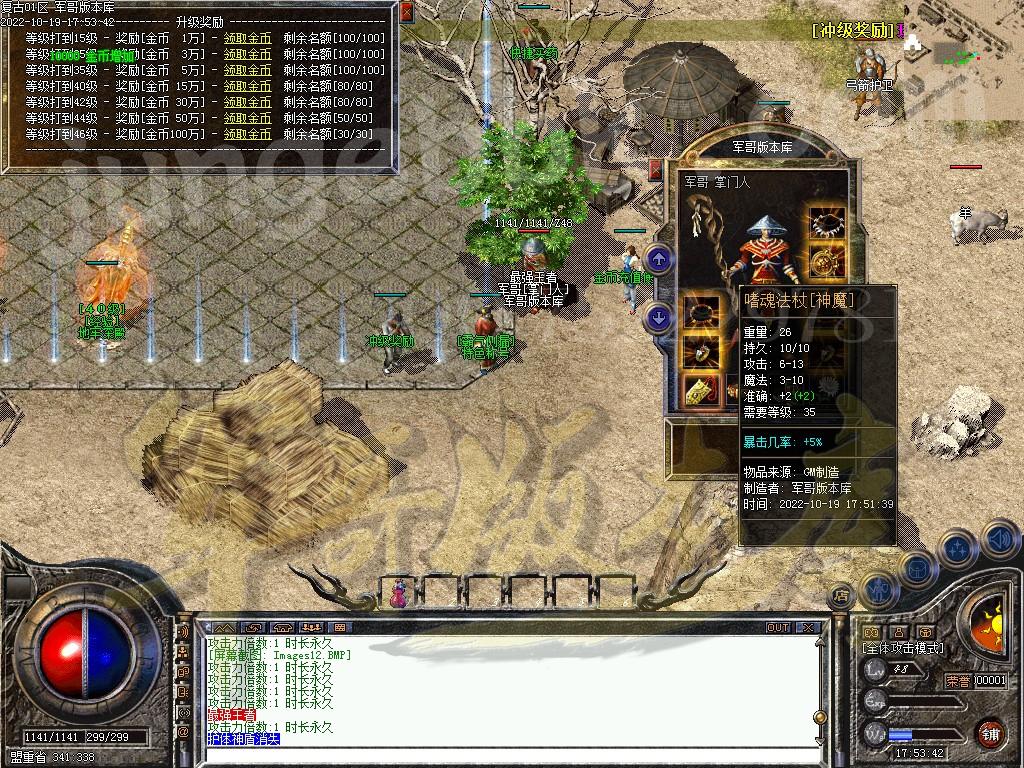Image resolution: width=1024 pixels, height=768 pixels.
Task: Select the dark bracelet equipment slot
Action: click(x=701, y=313)
